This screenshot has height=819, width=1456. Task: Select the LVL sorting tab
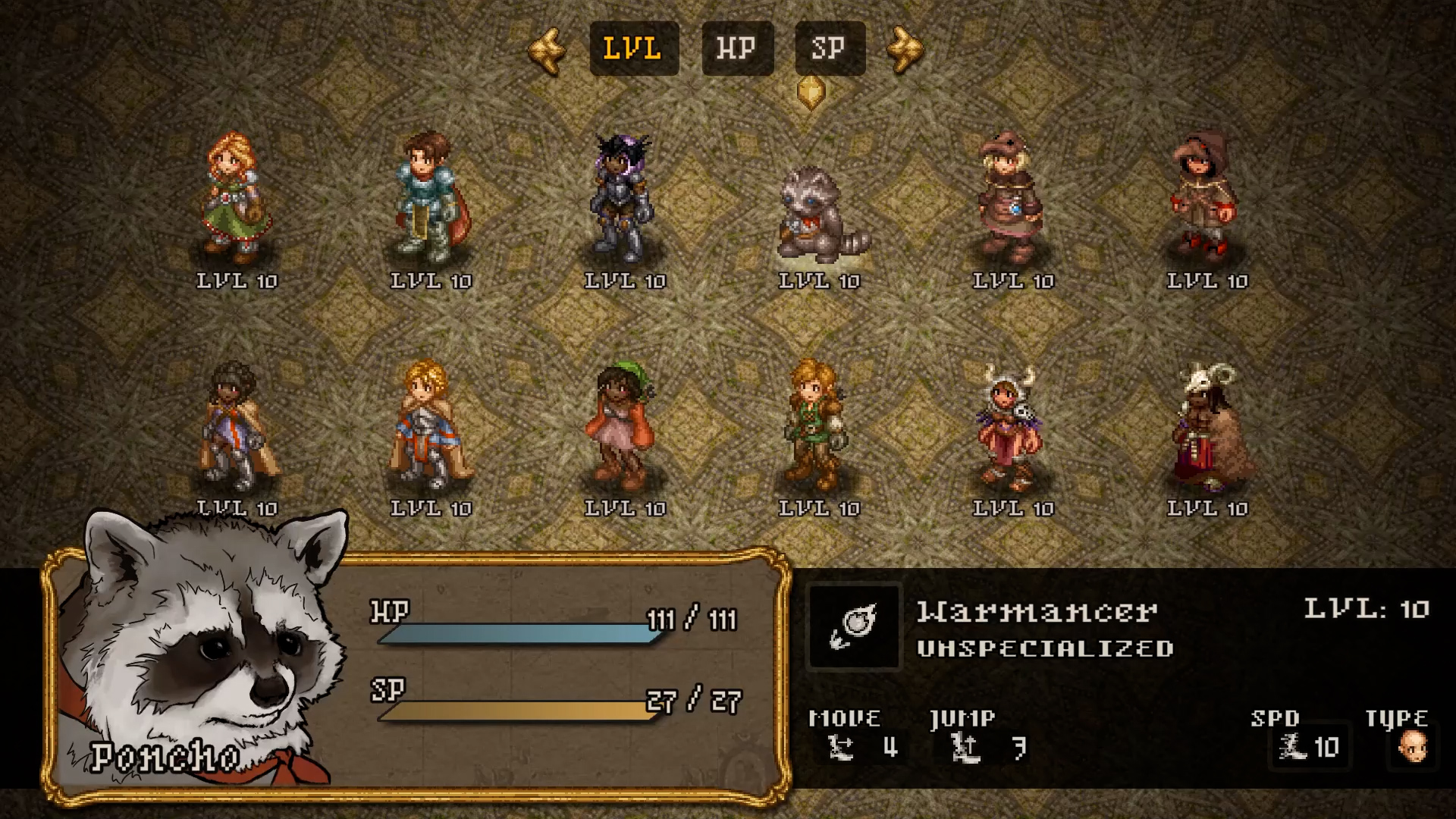(x=634, y=48)
